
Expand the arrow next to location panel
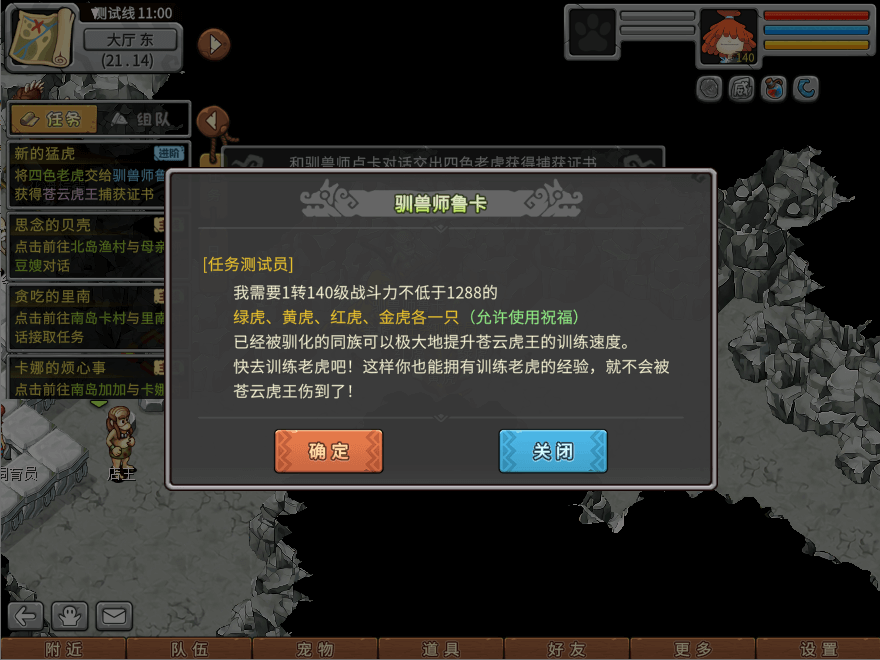[213, 44]
